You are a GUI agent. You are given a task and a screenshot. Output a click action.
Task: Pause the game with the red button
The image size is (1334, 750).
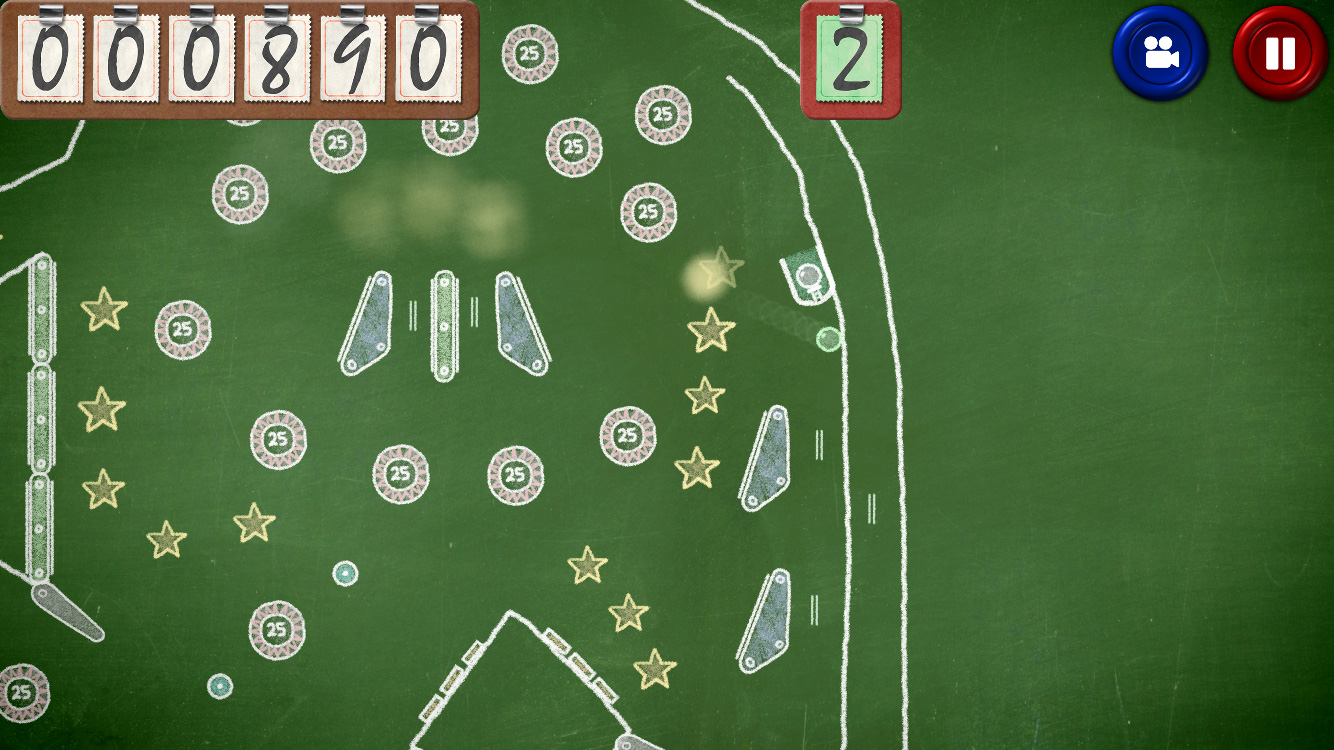pyautogui.click(x=1280, y=53)
